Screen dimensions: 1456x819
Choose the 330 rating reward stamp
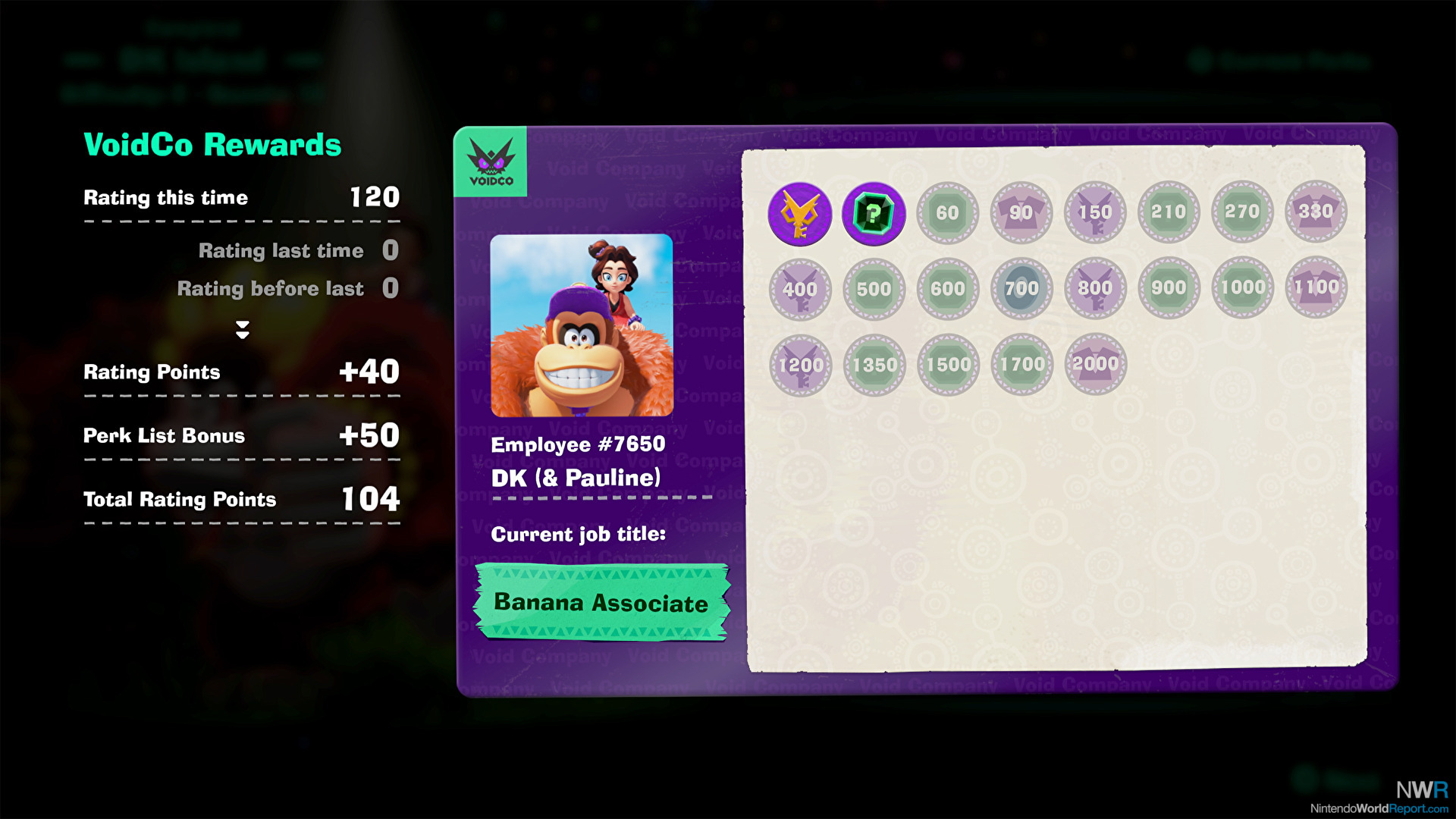pos(1316,212)
